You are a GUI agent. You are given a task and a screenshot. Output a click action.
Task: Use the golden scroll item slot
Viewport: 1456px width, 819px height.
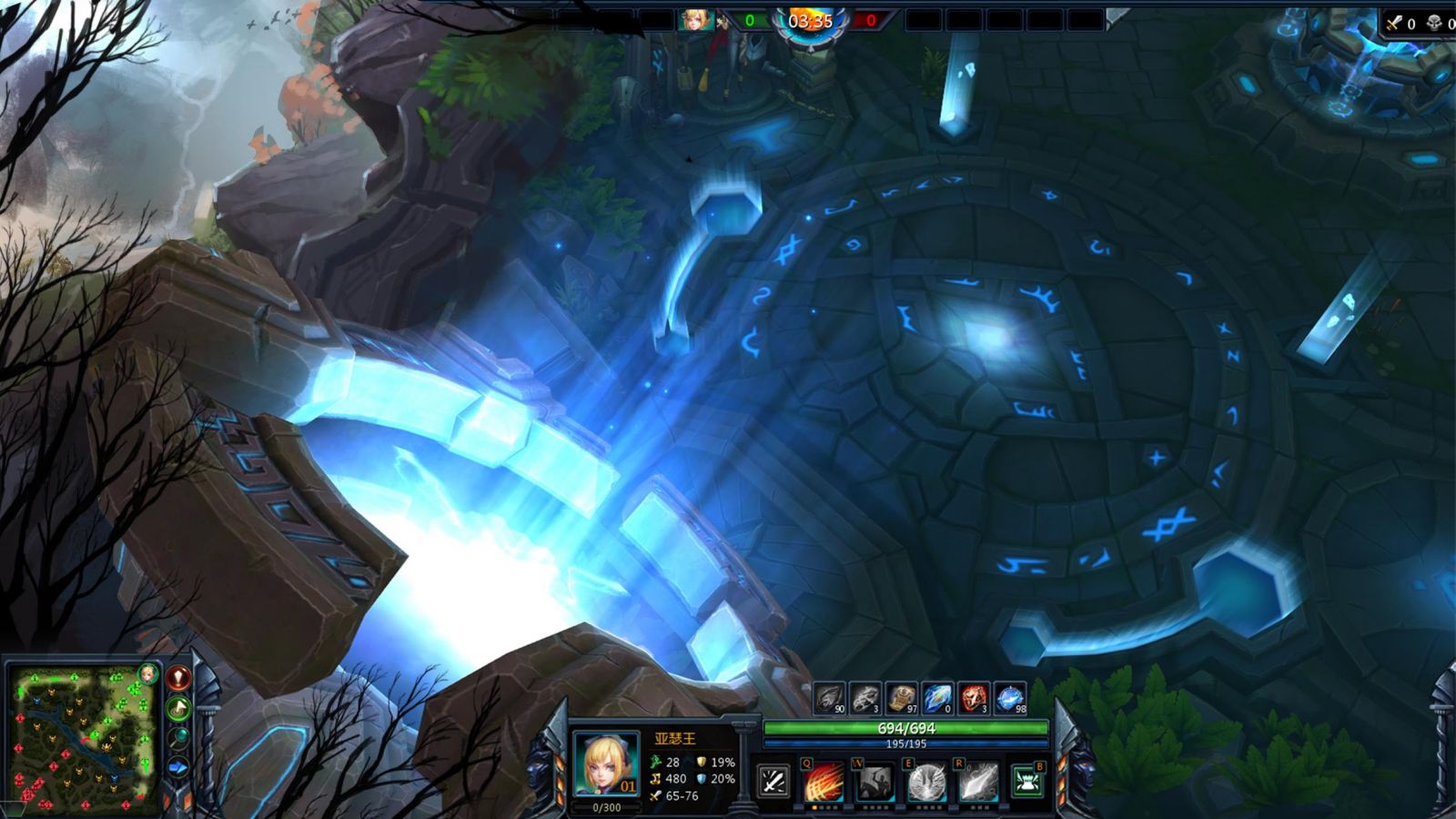click(901, 699)
